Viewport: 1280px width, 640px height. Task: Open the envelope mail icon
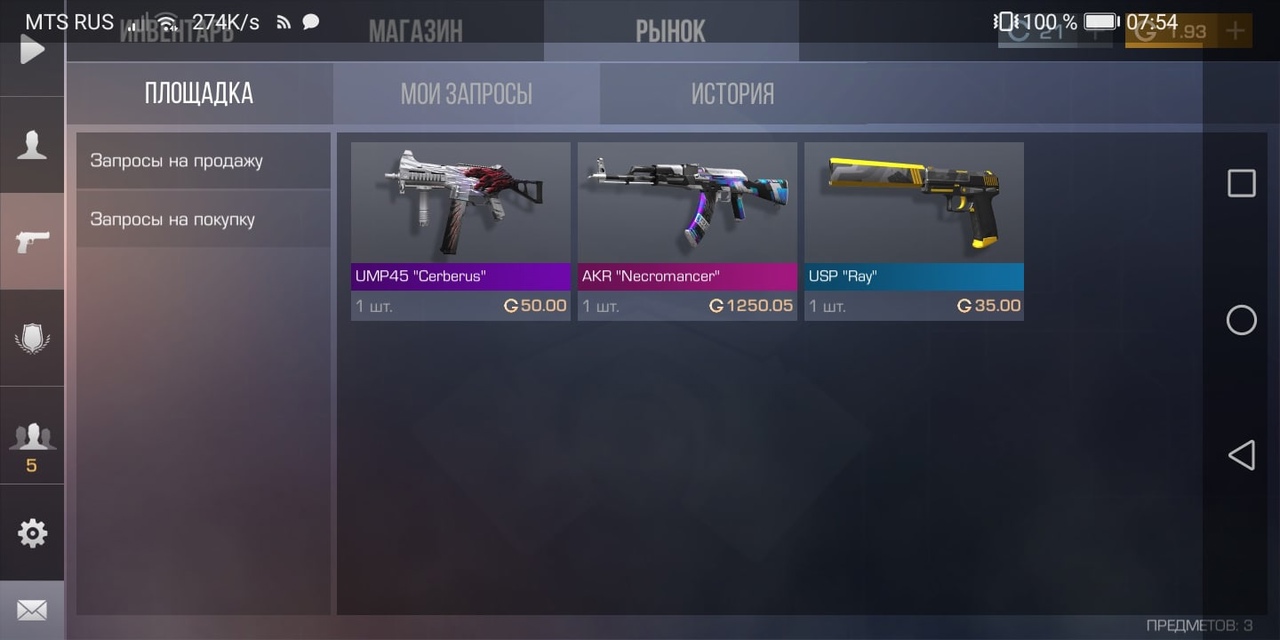point(32,610)
